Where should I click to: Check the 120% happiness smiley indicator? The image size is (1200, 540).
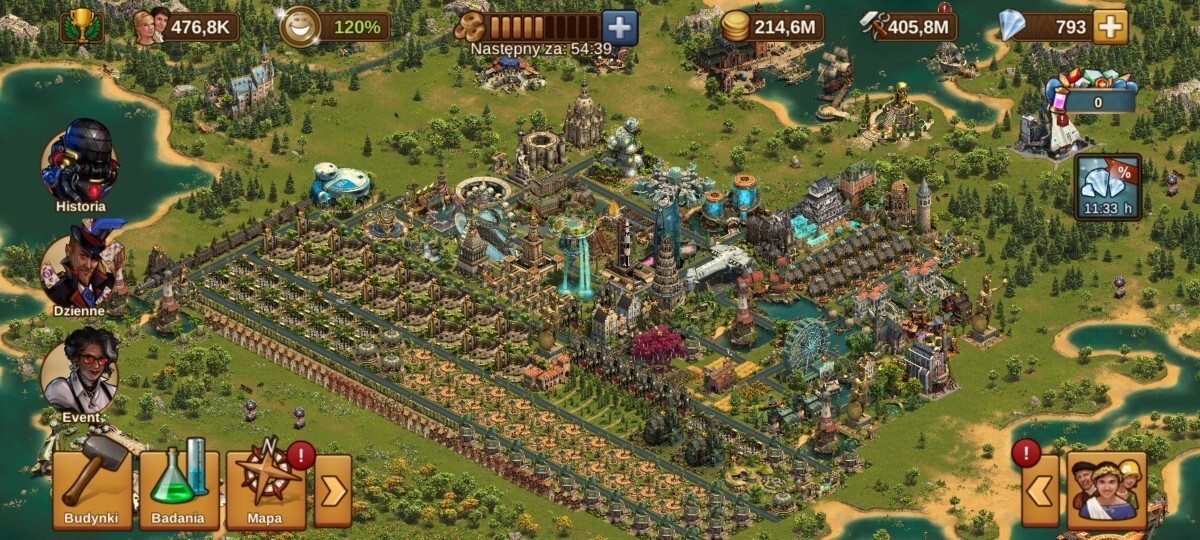click(x=296, y=27)
